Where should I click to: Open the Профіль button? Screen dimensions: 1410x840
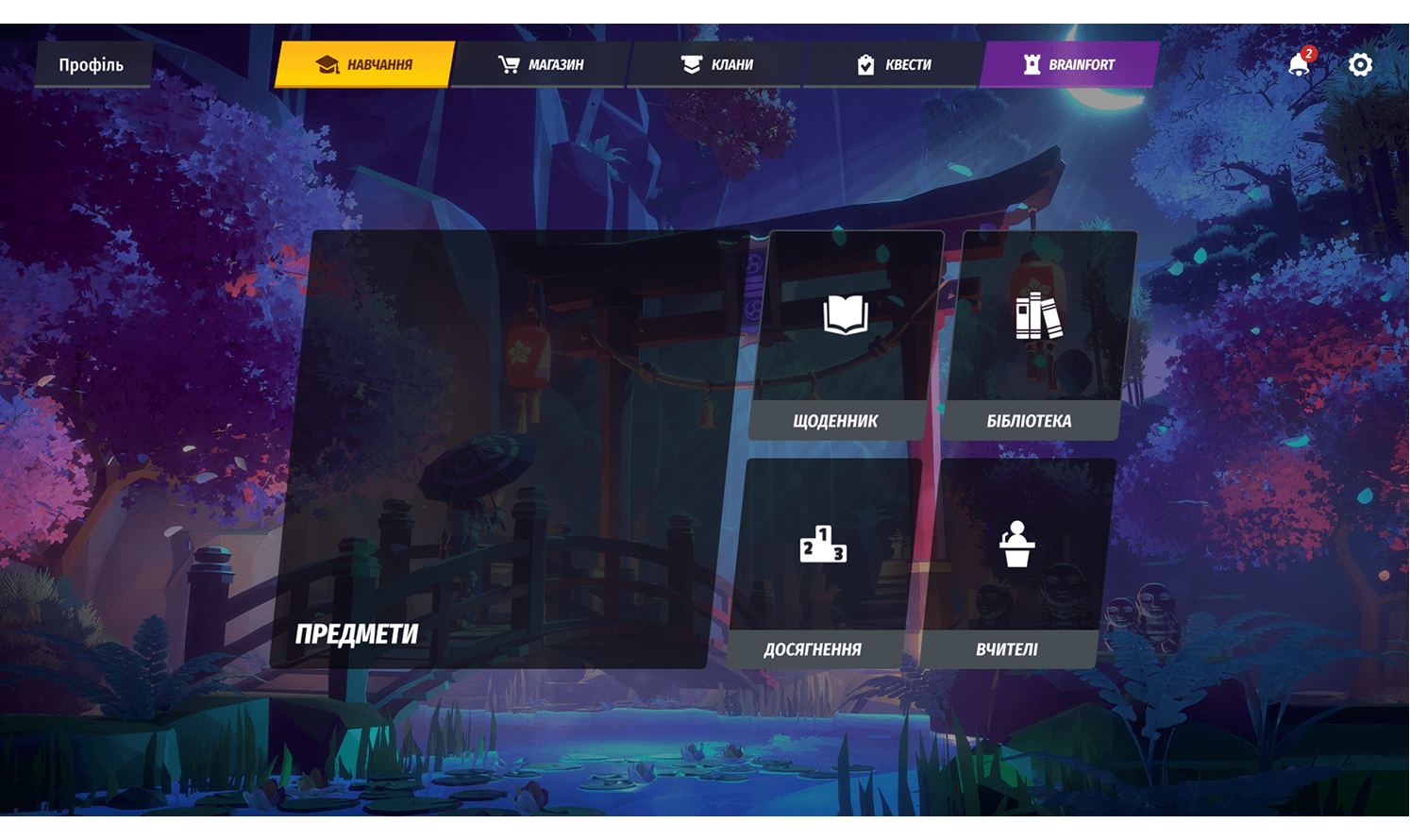click(x=92, y=65)
